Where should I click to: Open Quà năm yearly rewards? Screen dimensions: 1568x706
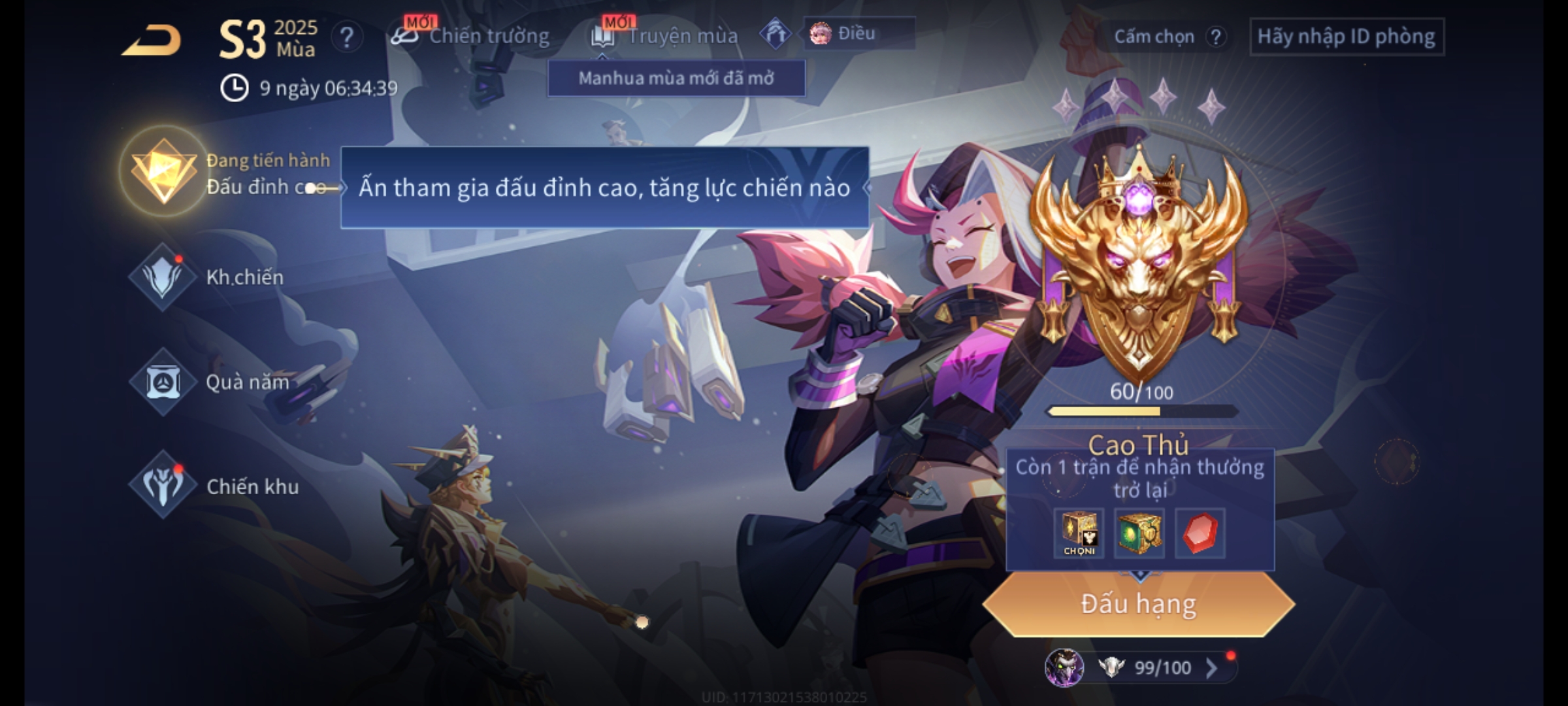click(x=163, y=382)
